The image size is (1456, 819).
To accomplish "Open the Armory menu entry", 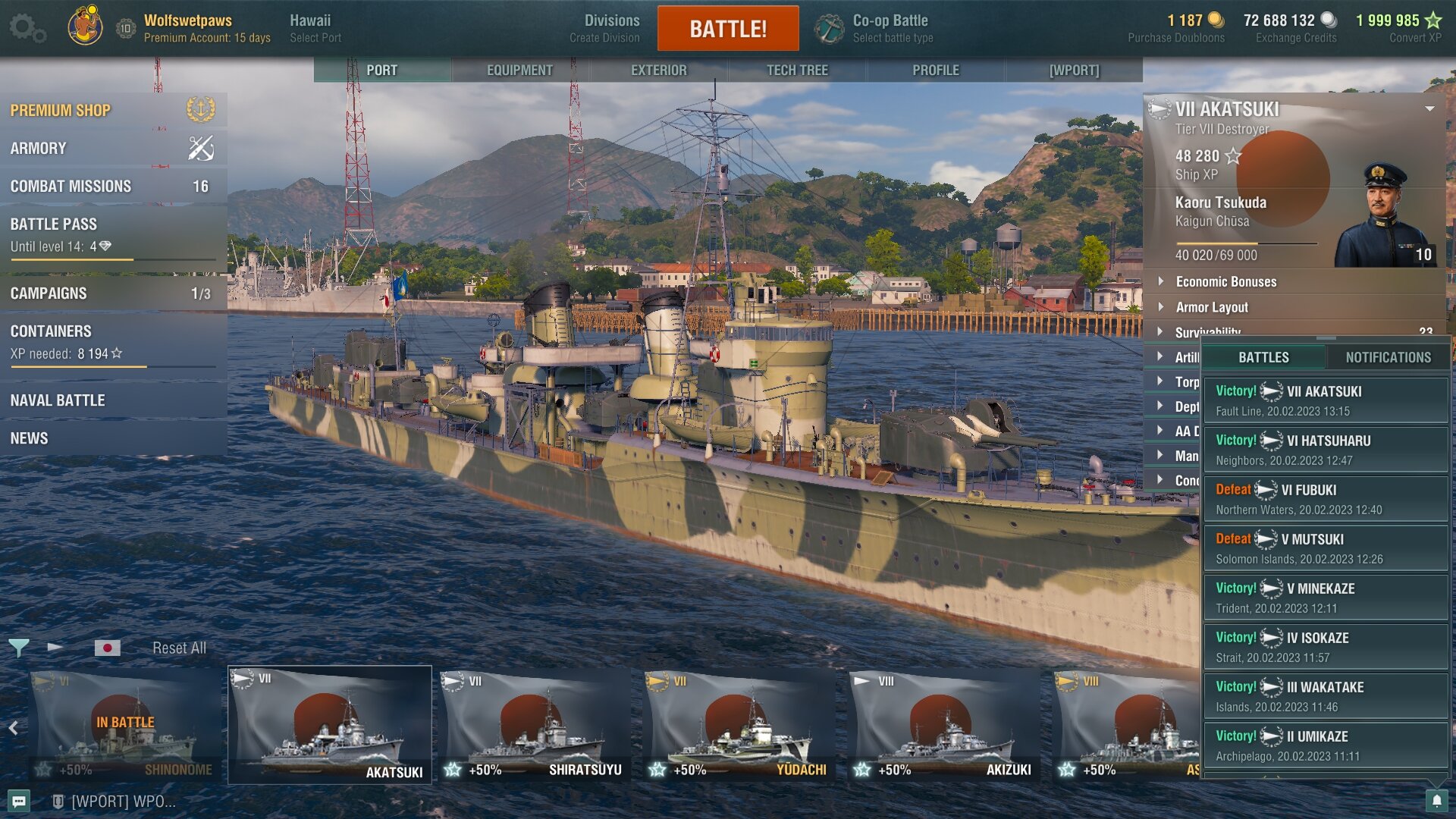I will tap(113, 149).
